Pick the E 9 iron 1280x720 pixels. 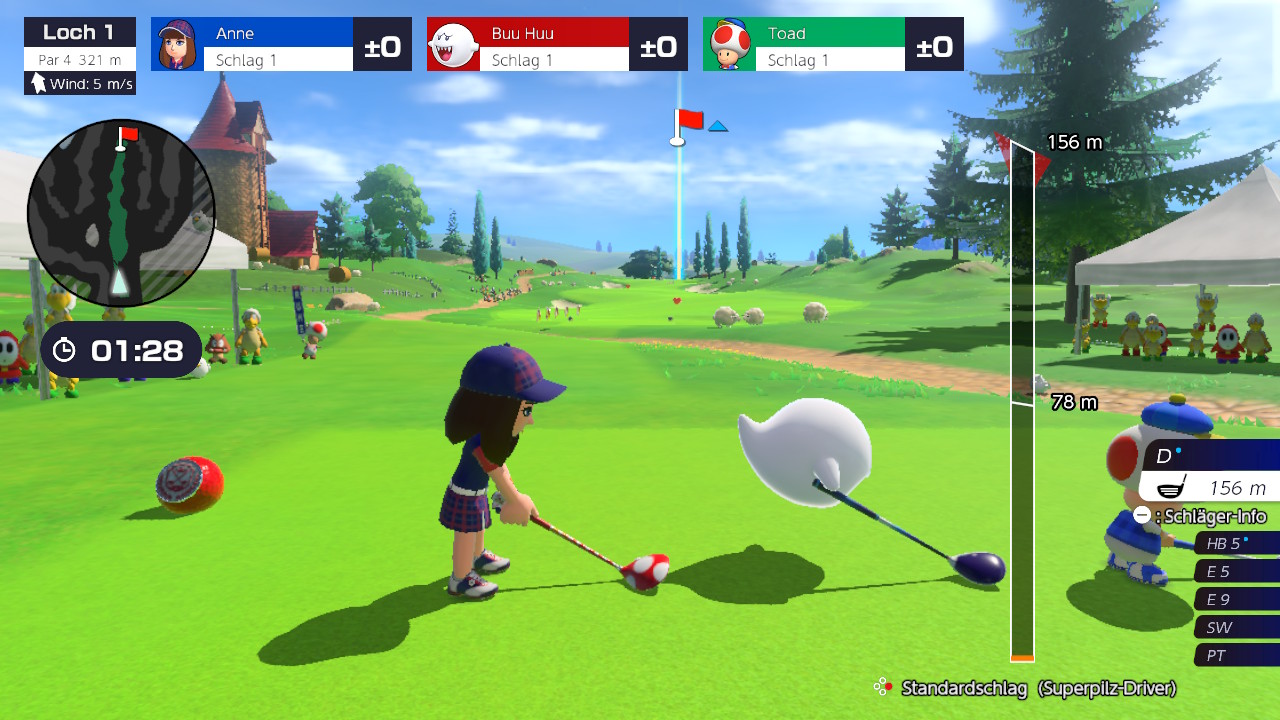(1236, 600)
